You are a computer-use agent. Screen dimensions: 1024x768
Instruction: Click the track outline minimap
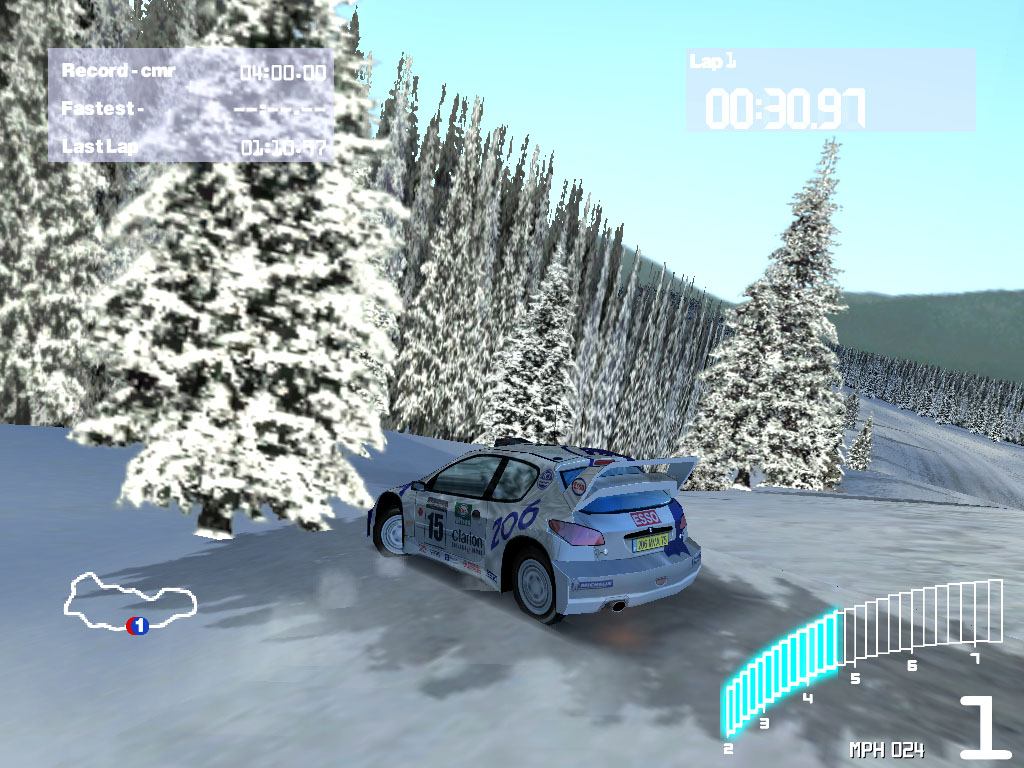[128, 598]
